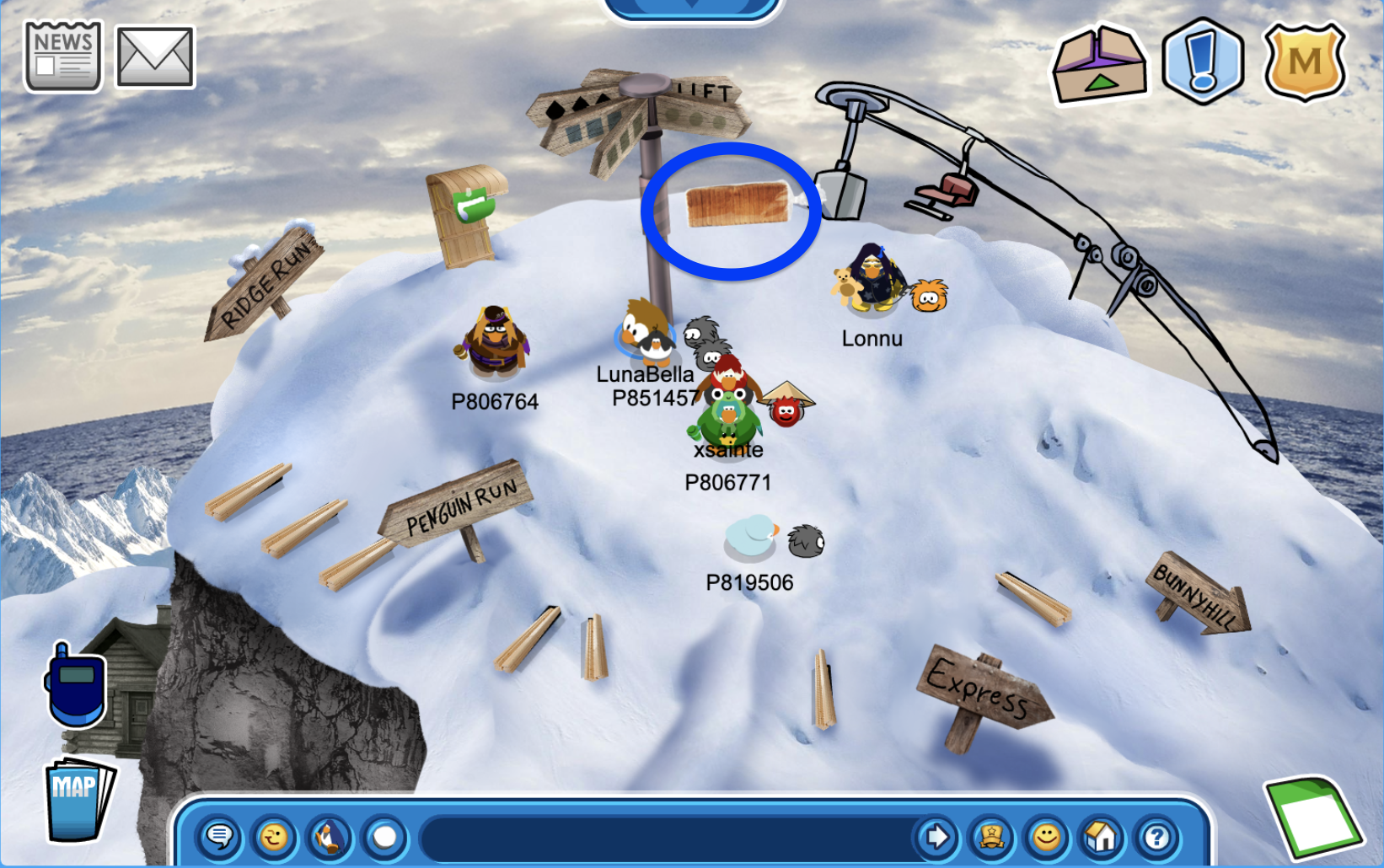Open the cardboard box with green arrow
This screenshot has width=1384, height=868.
click(1098, 64)
